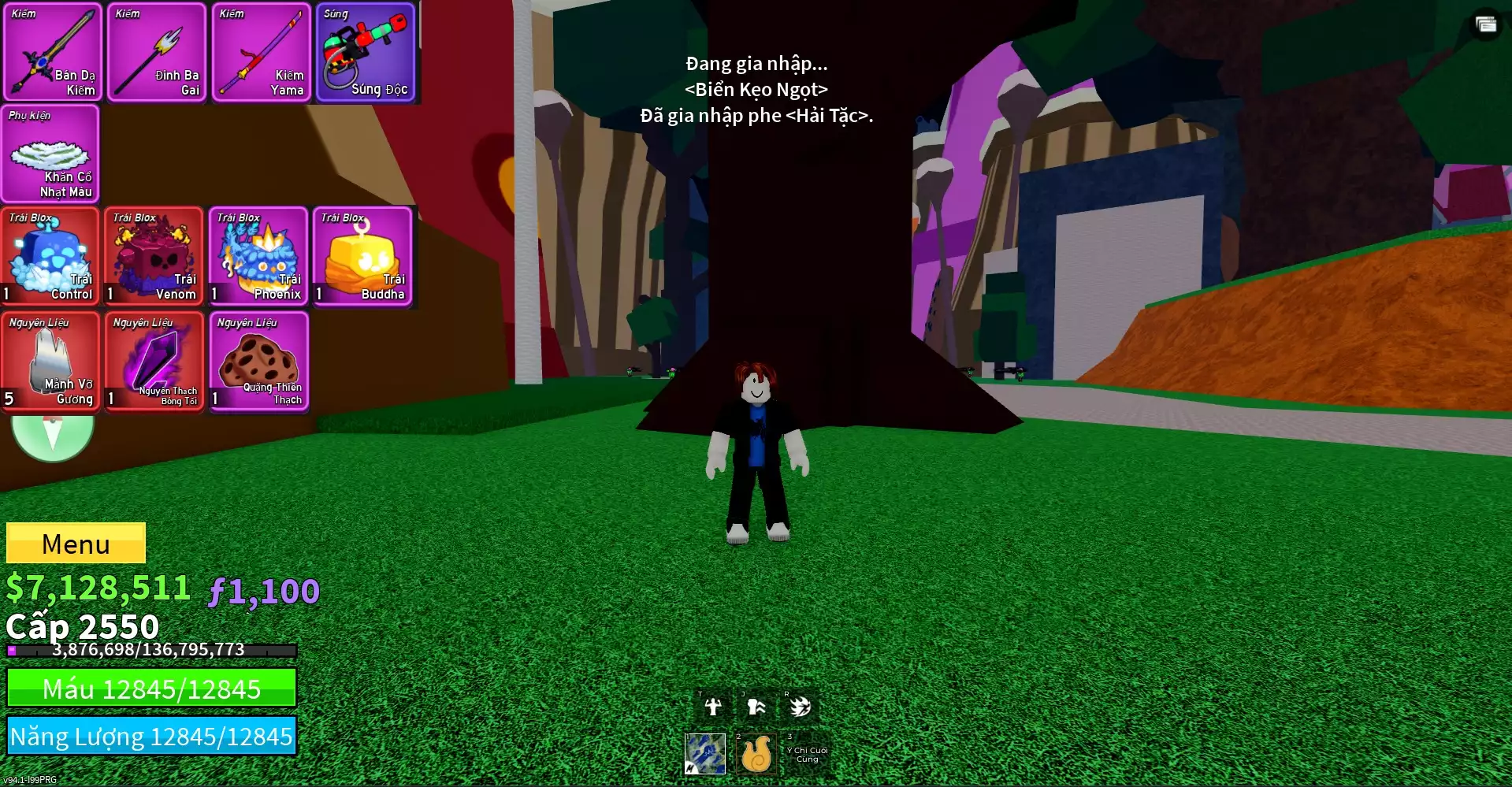Equip the blue fists hotbar slot
Screen dimensions: 1512x787
(705, 753)
